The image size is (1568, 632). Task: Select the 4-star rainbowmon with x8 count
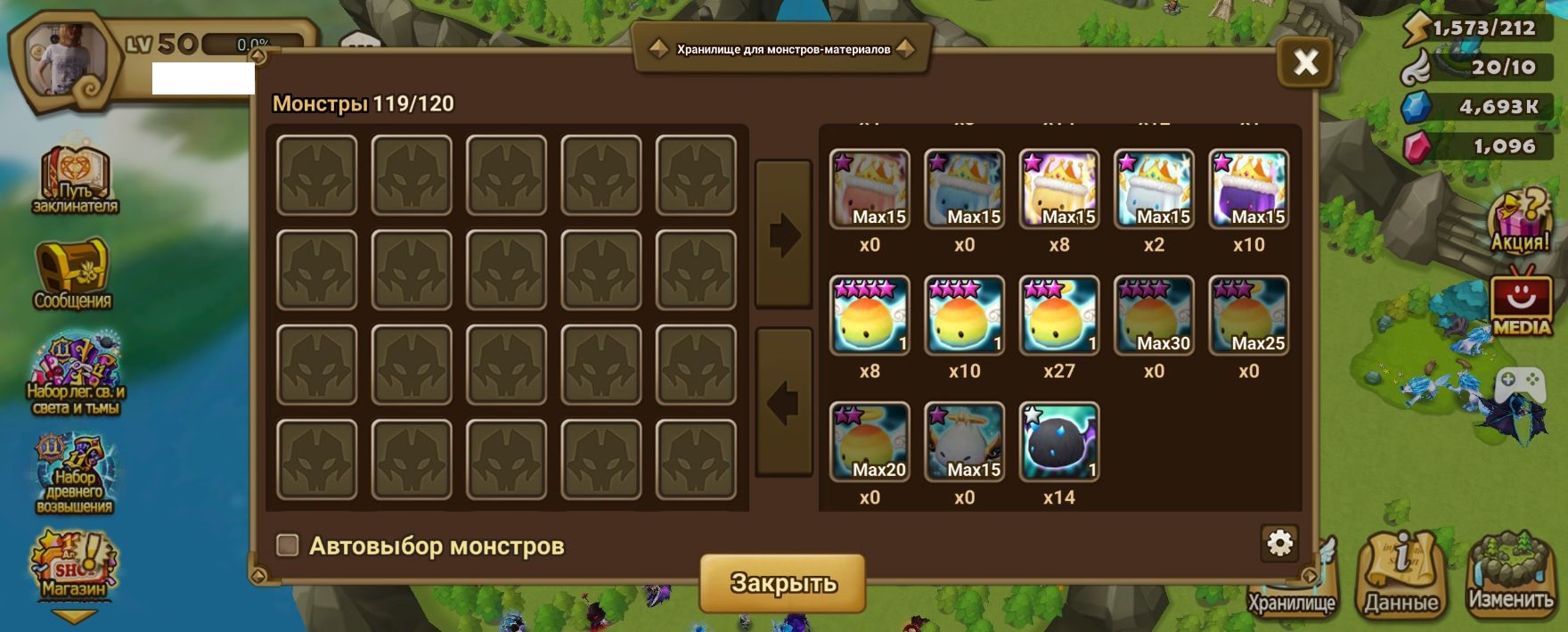click(870, 316)
